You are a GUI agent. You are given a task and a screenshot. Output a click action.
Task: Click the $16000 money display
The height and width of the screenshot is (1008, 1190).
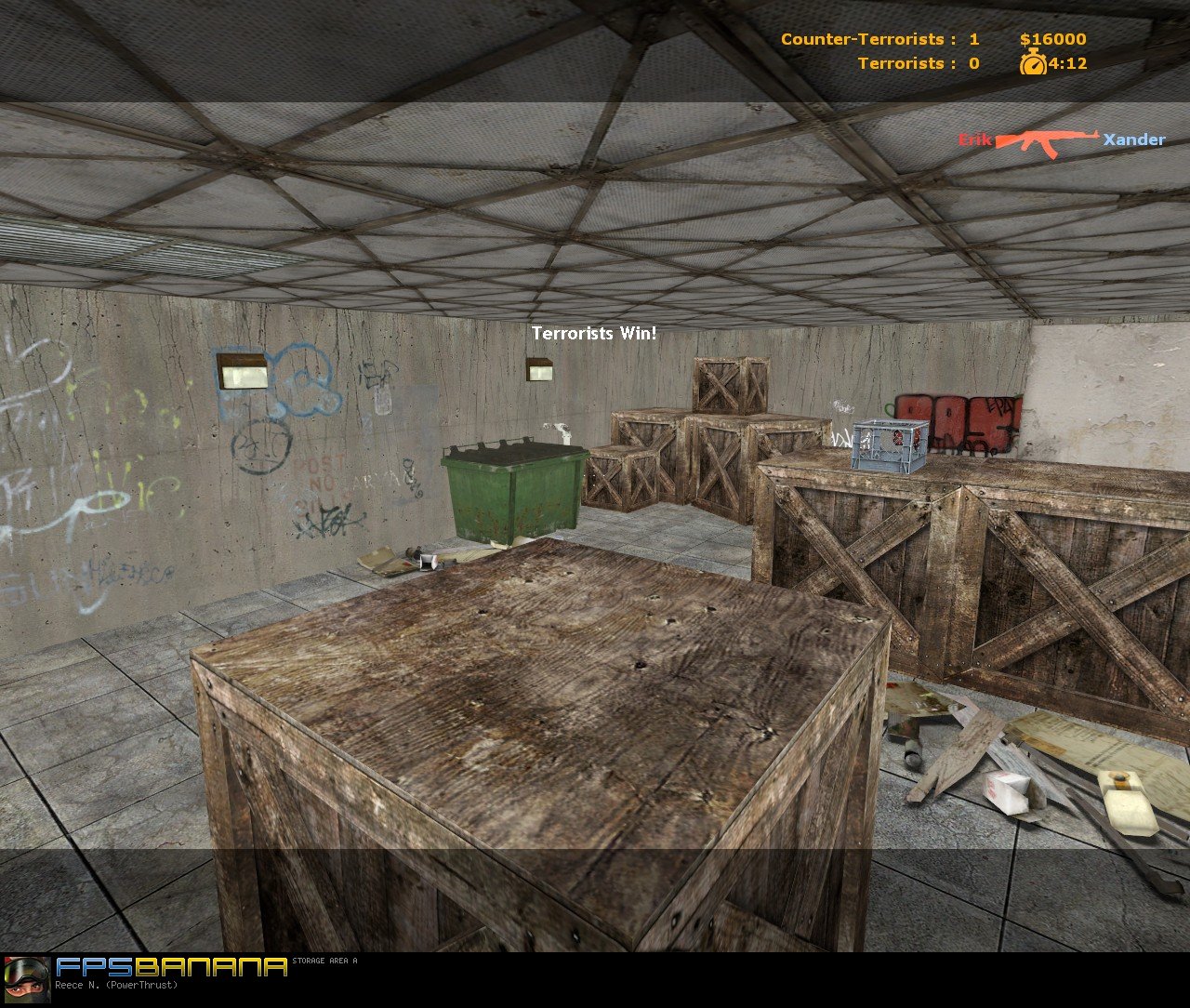1050,40
